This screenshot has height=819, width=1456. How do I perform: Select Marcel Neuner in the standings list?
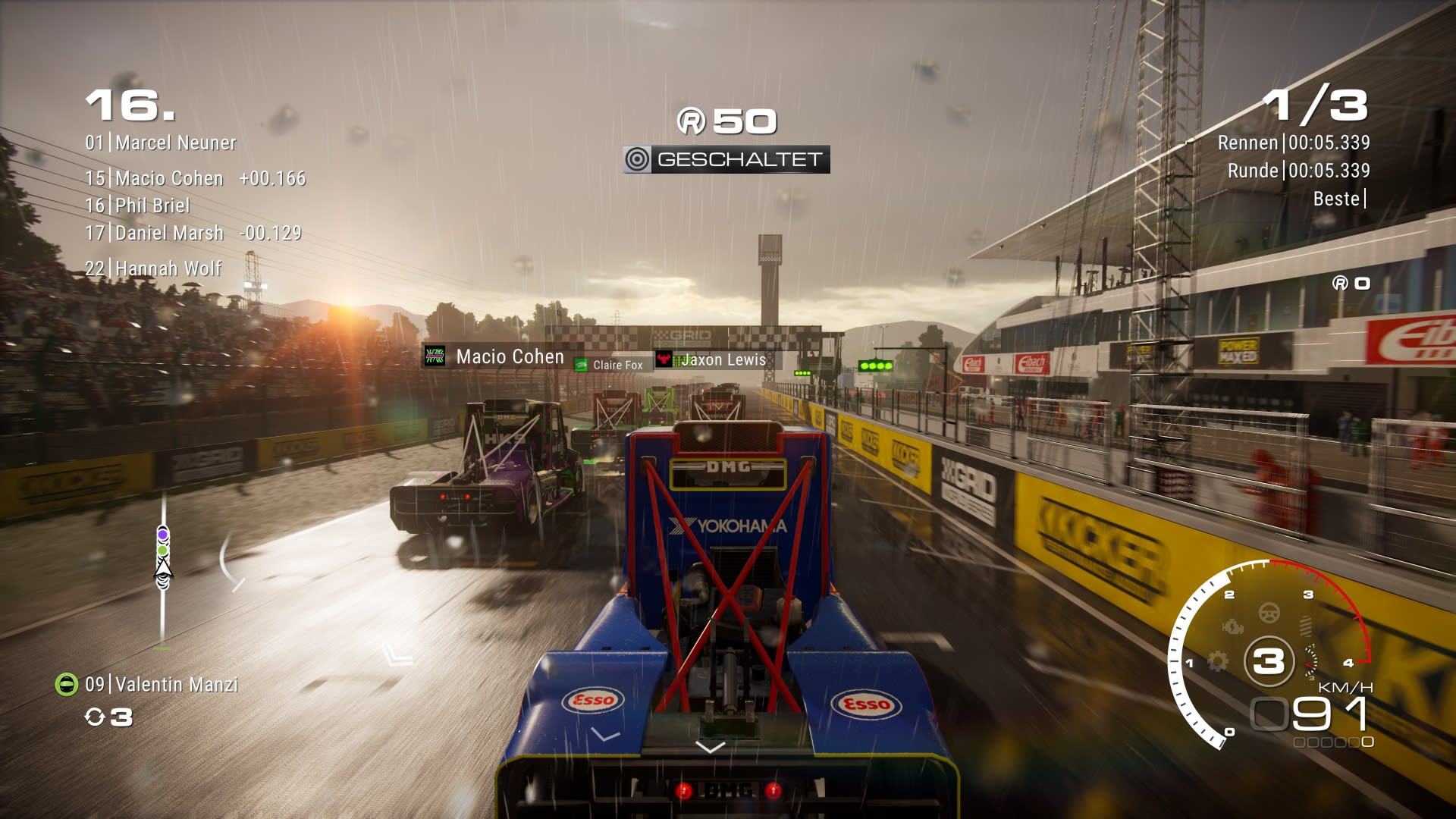[161, 143]
